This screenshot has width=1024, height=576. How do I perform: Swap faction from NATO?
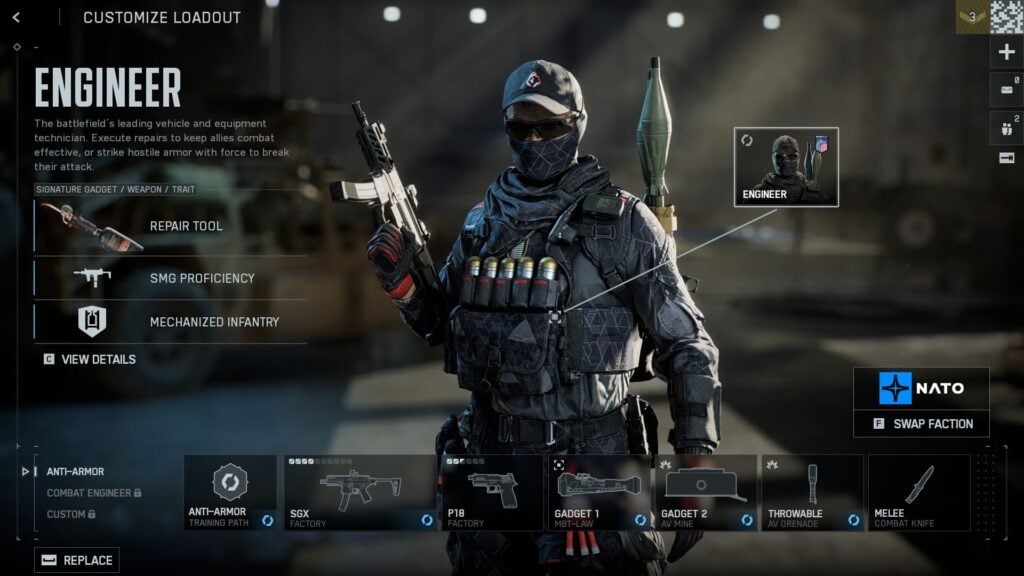pos(921,423)
